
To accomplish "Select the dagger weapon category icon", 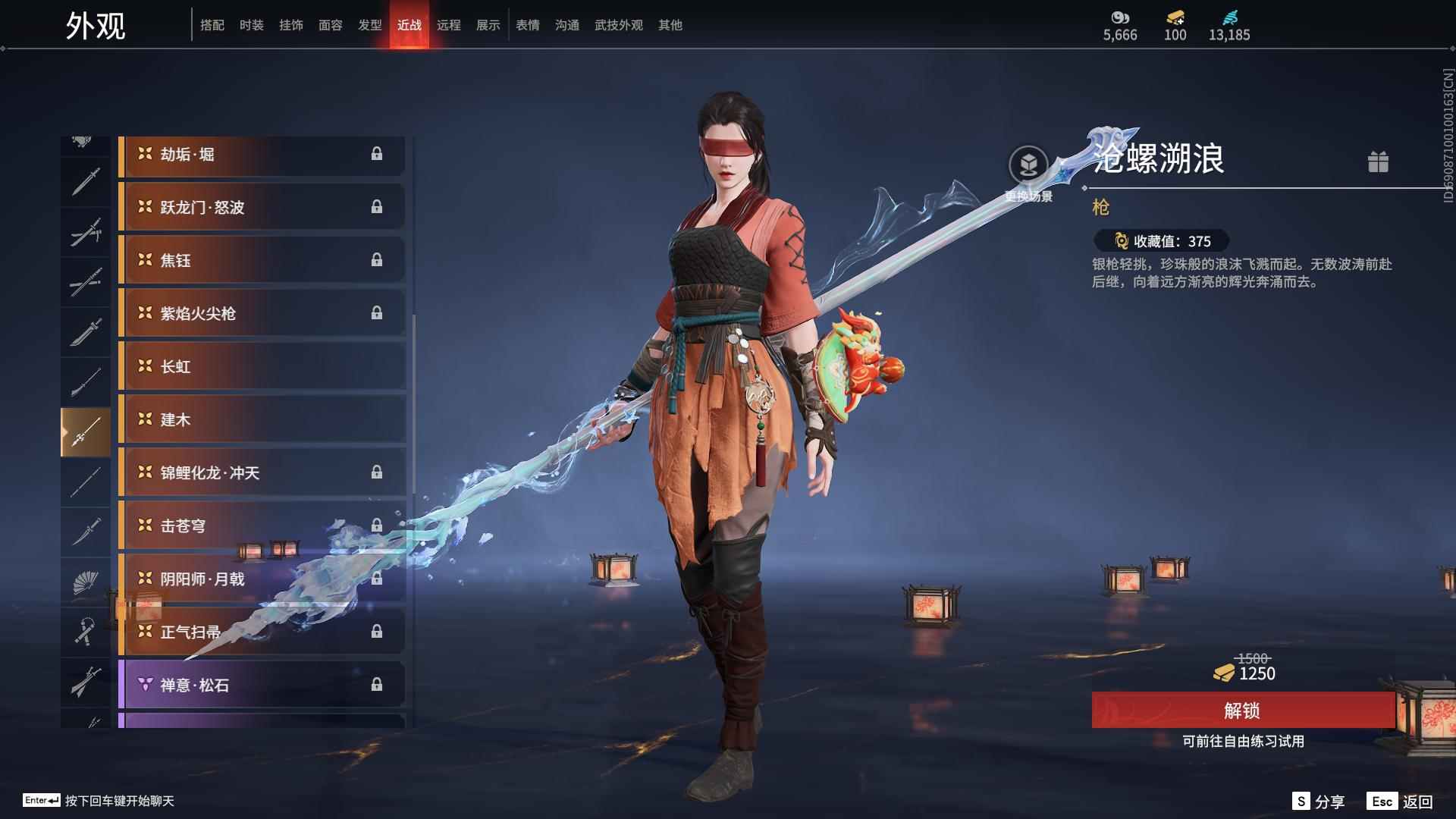I will pos(85,531).
